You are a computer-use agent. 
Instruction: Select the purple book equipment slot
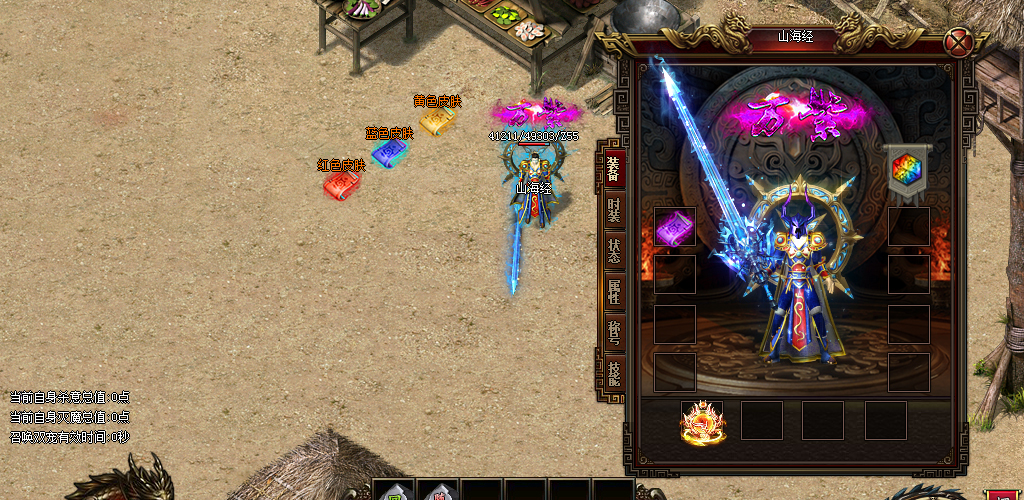[x=675, y=229]
